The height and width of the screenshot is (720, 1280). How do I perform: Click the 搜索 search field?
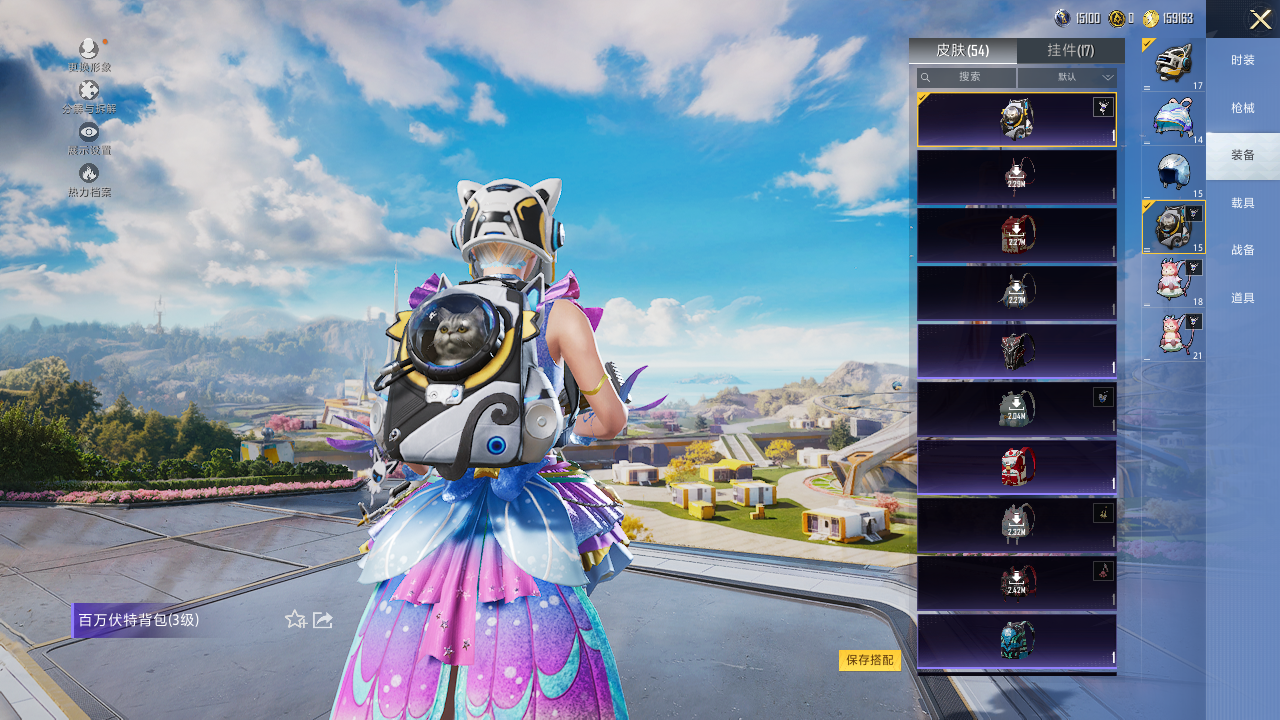(967, 77)
